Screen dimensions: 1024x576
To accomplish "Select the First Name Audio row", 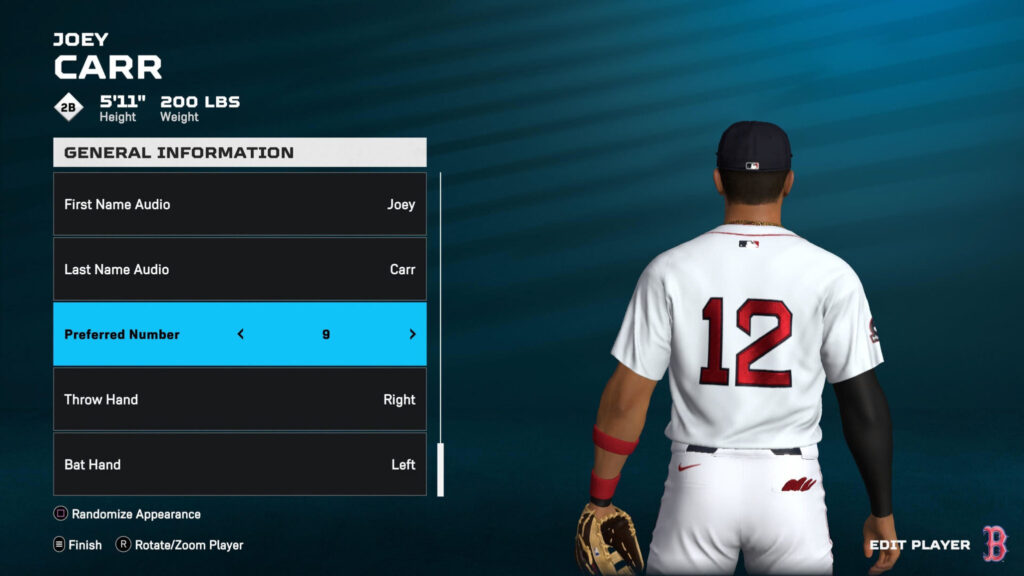I will [x=239, y=204].
